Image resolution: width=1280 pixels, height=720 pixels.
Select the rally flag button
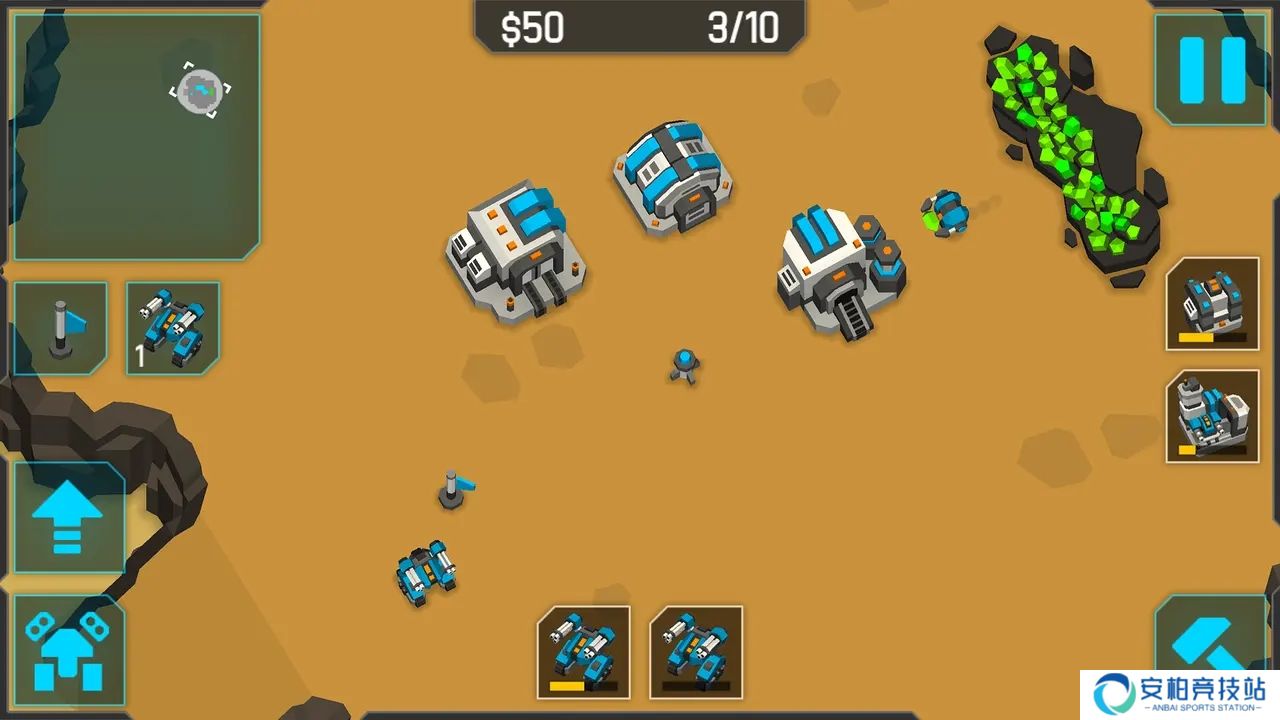tap(61, 328)
